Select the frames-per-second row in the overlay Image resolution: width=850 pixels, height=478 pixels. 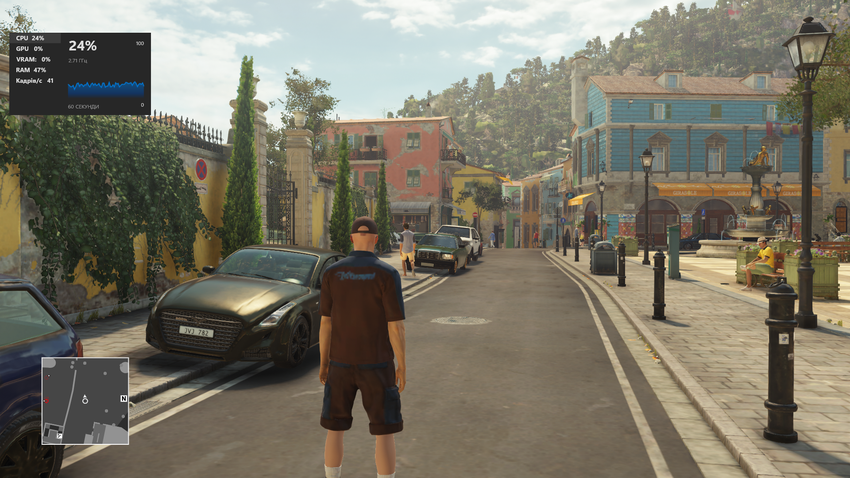click(35, 81)
